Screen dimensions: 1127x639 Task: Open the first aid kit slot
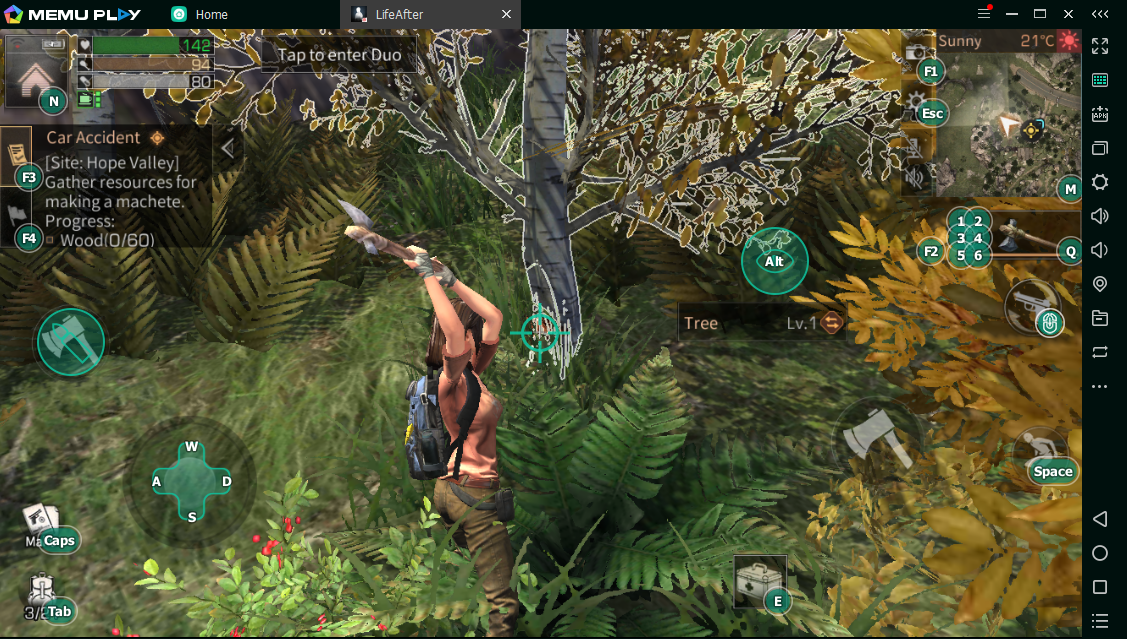759,581
